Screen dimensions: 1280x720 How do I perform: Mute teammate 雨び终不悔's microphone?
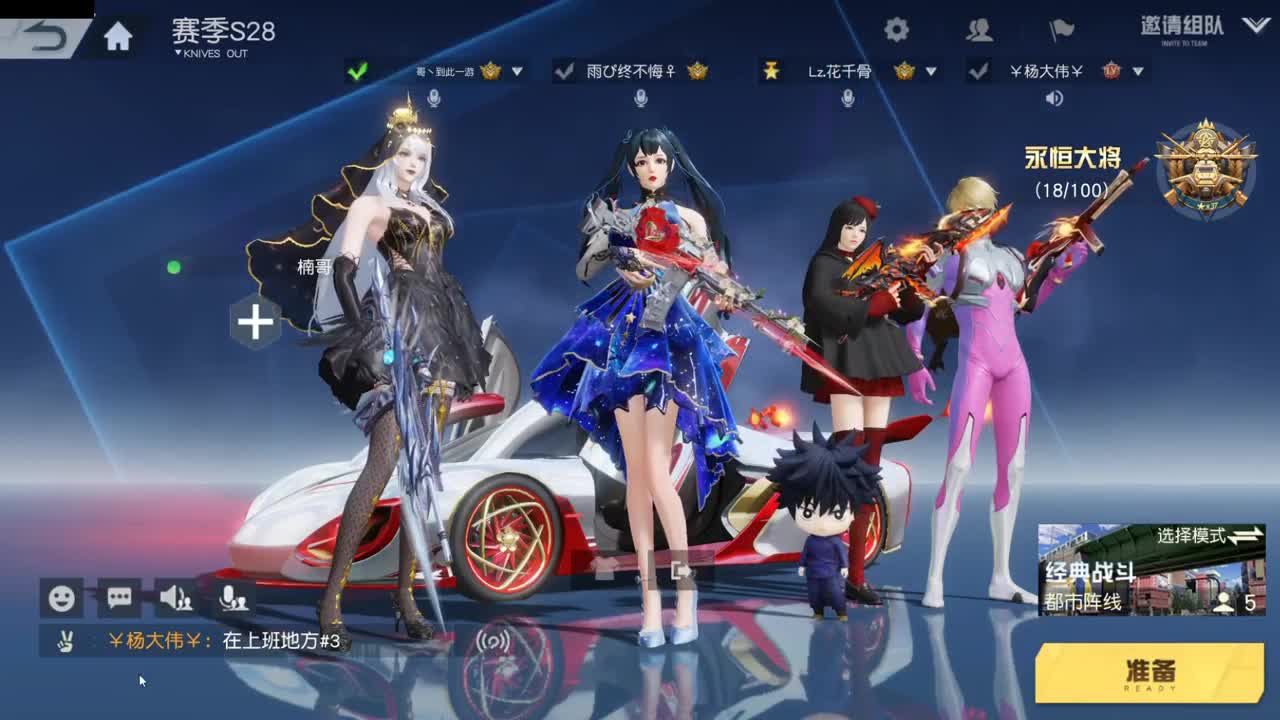pyautogui.click(x=640, y=100)
